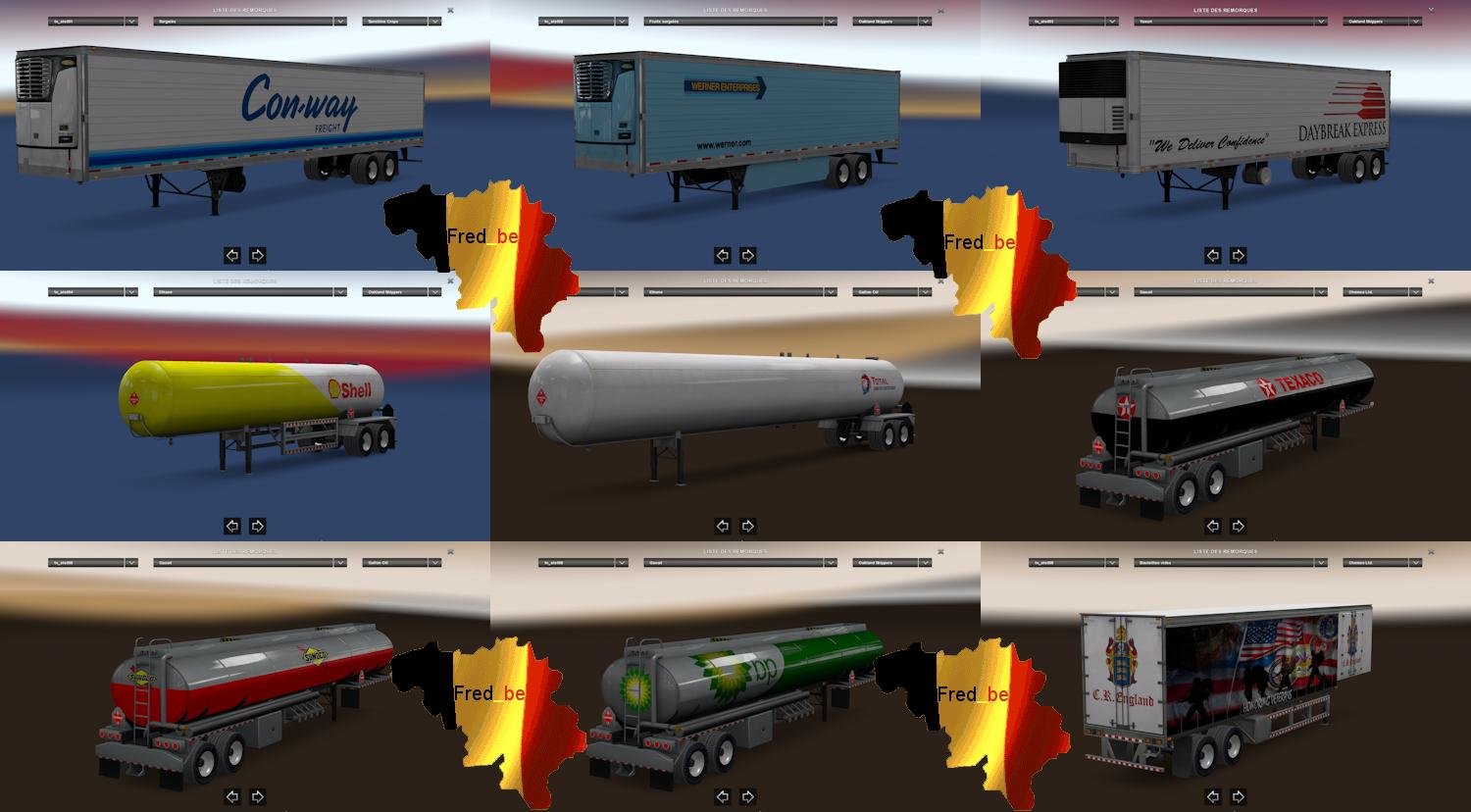Click the previous-trailer arrow under the Con-way trailer

232,255
